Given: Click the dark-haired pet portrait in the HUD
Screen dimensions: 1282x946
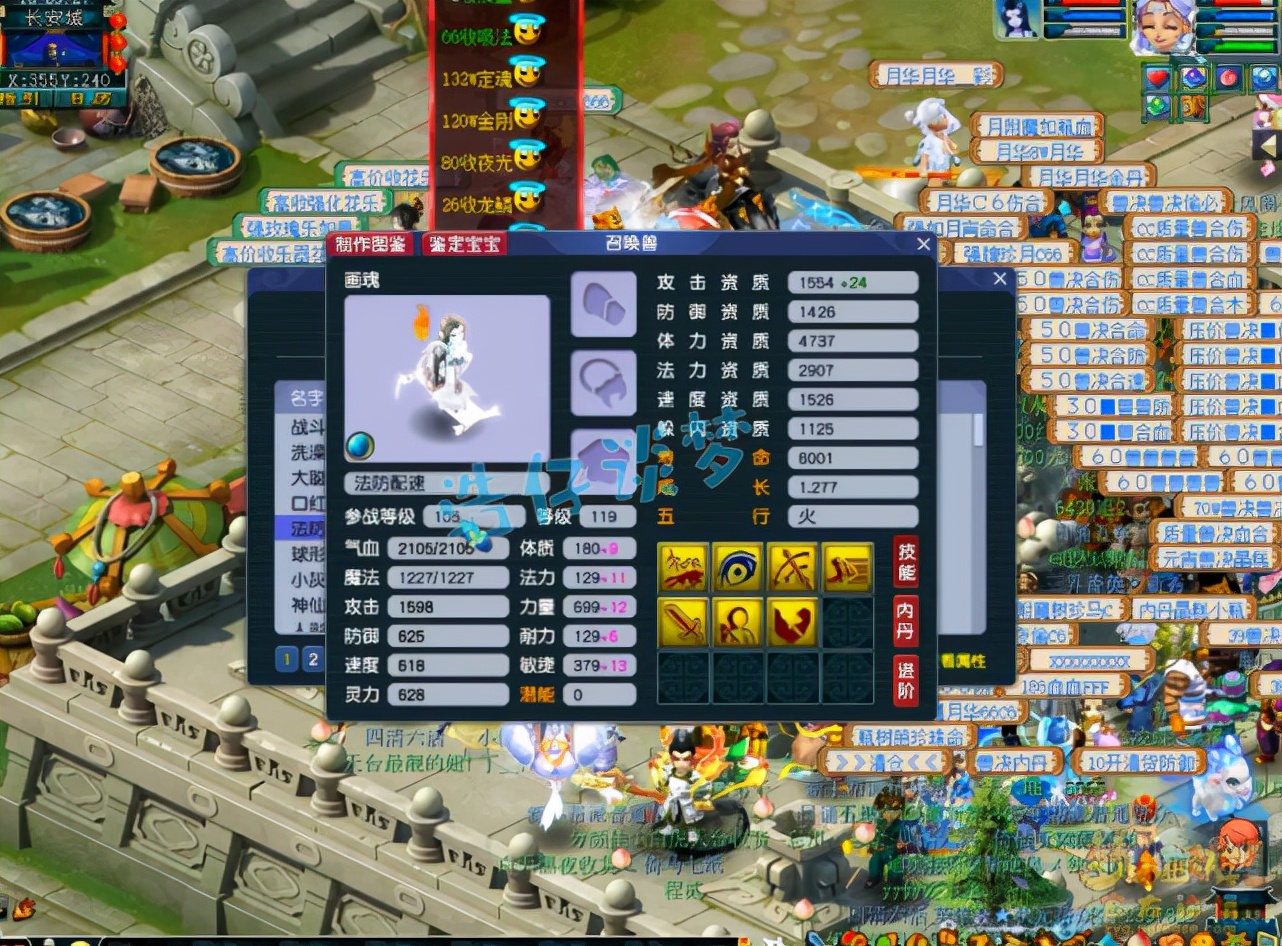Looking at the screenshot, I should 1018,20.
